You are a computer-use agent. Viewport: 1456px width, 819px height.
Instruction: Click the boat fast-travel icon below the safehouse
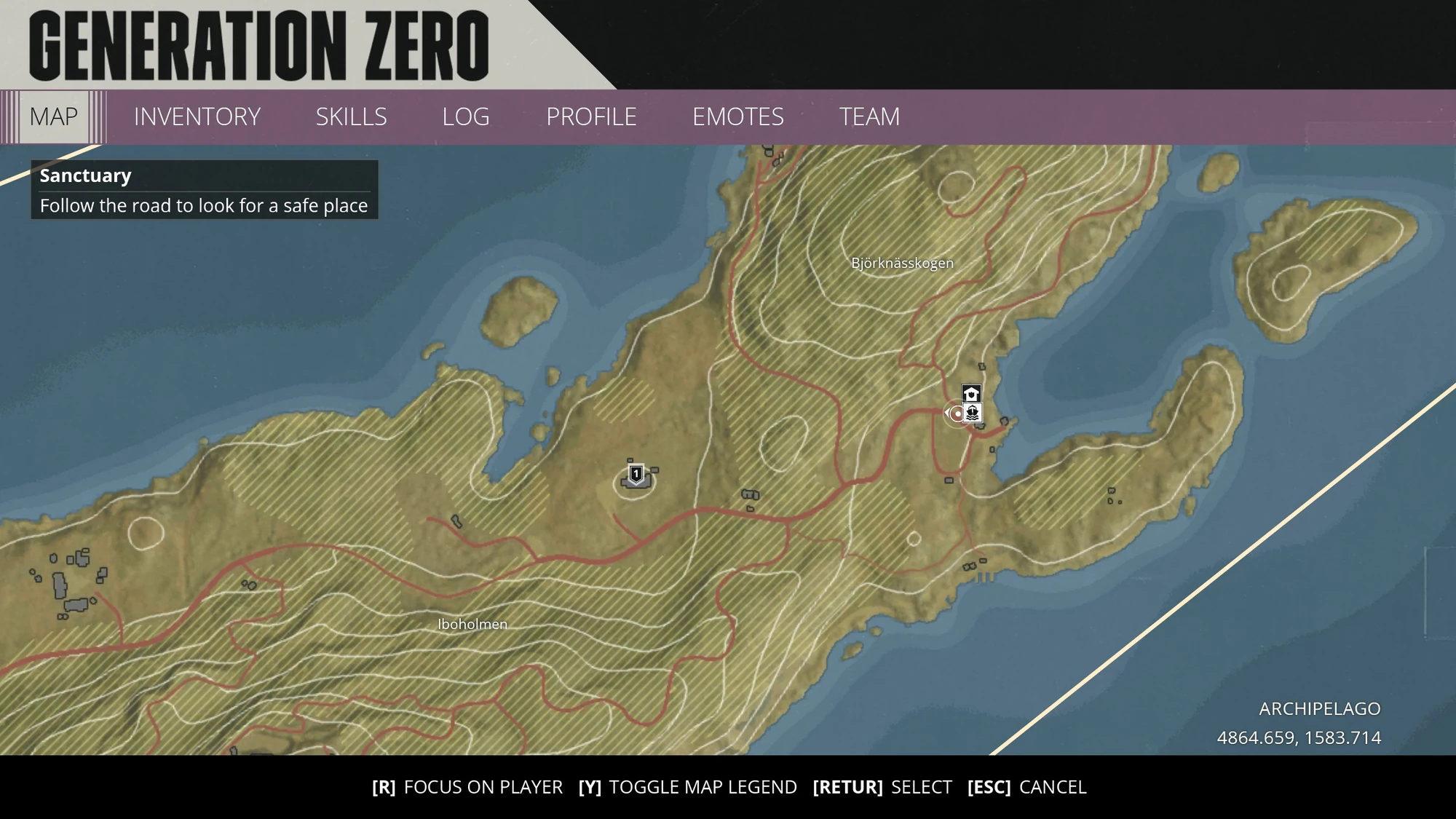[x=973, y=414]
